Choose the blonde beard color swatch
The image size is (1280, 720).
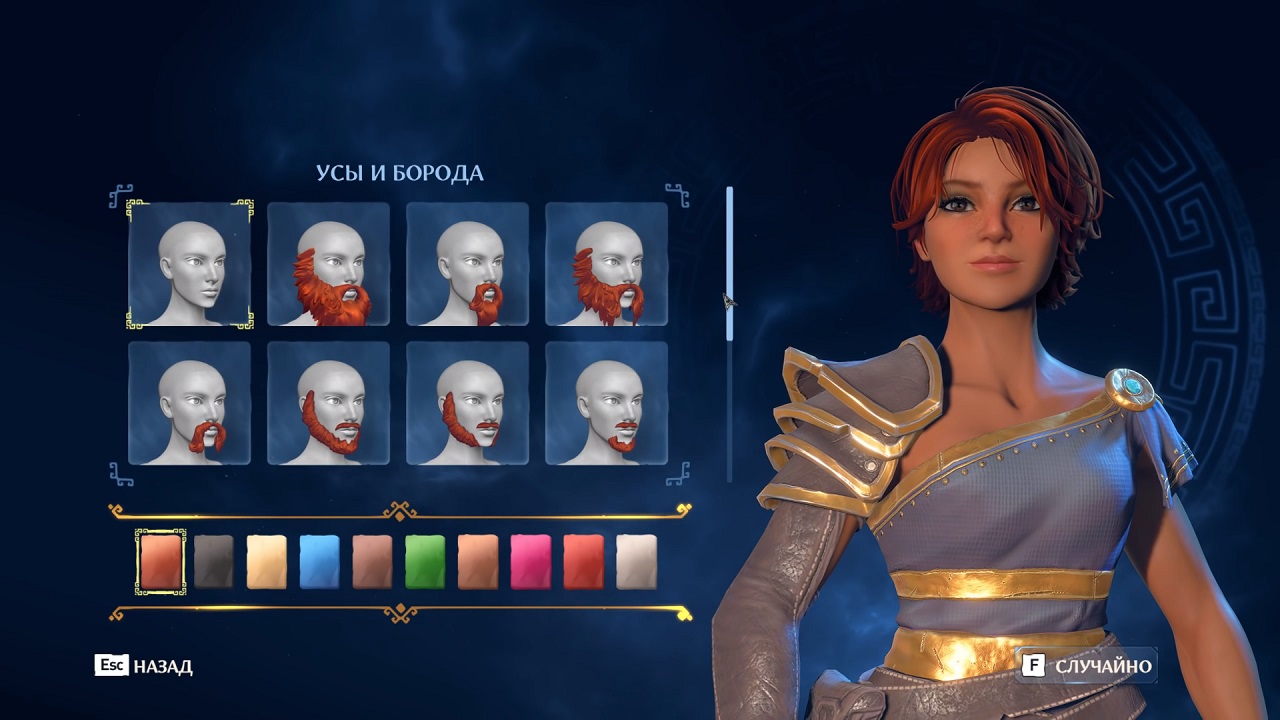point(267,558)
